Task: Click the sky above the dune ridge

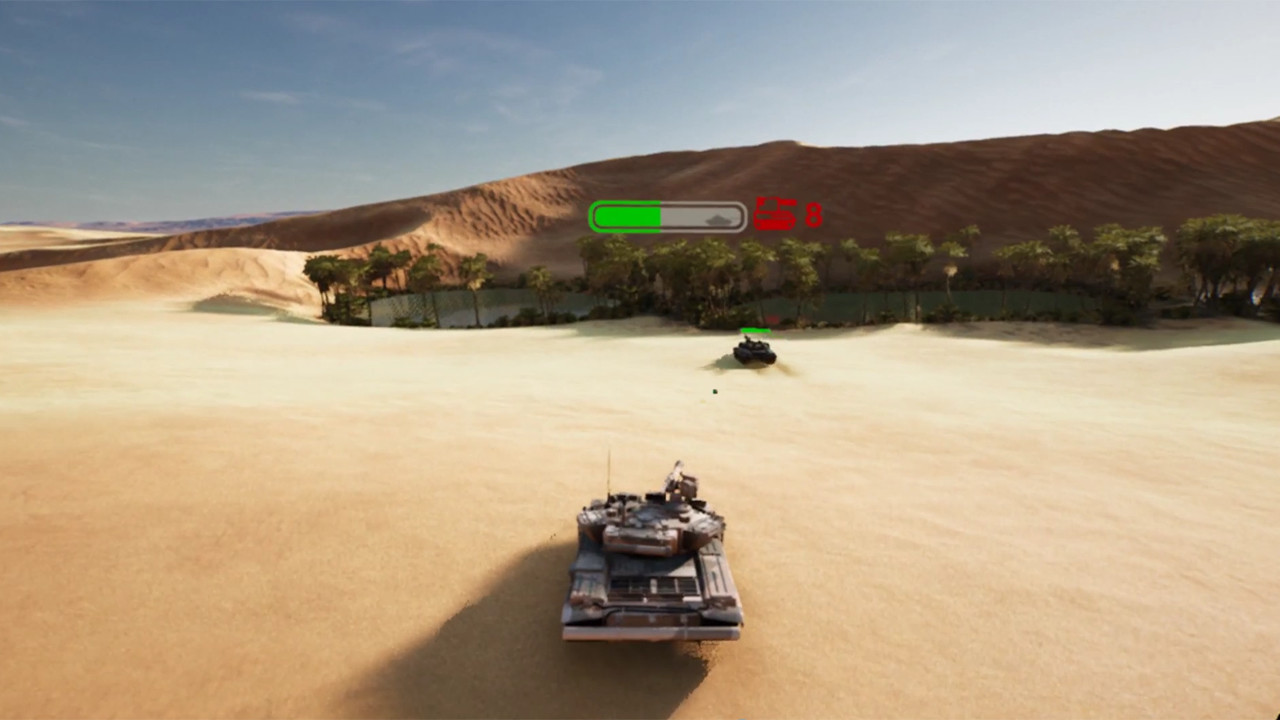Action: [640, 80]
